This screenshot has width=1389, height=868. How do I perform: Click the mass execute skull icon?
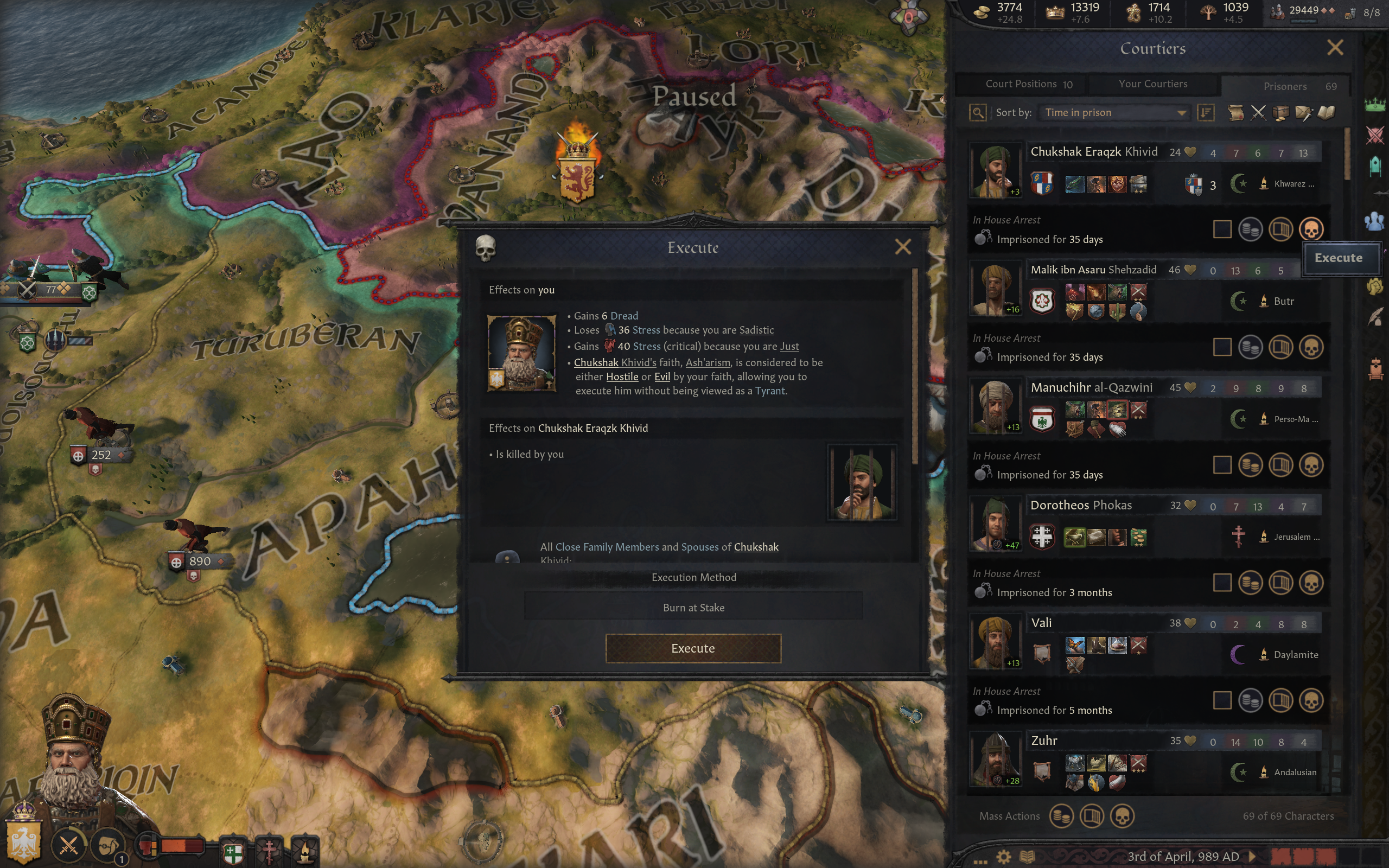point(1122,816)
